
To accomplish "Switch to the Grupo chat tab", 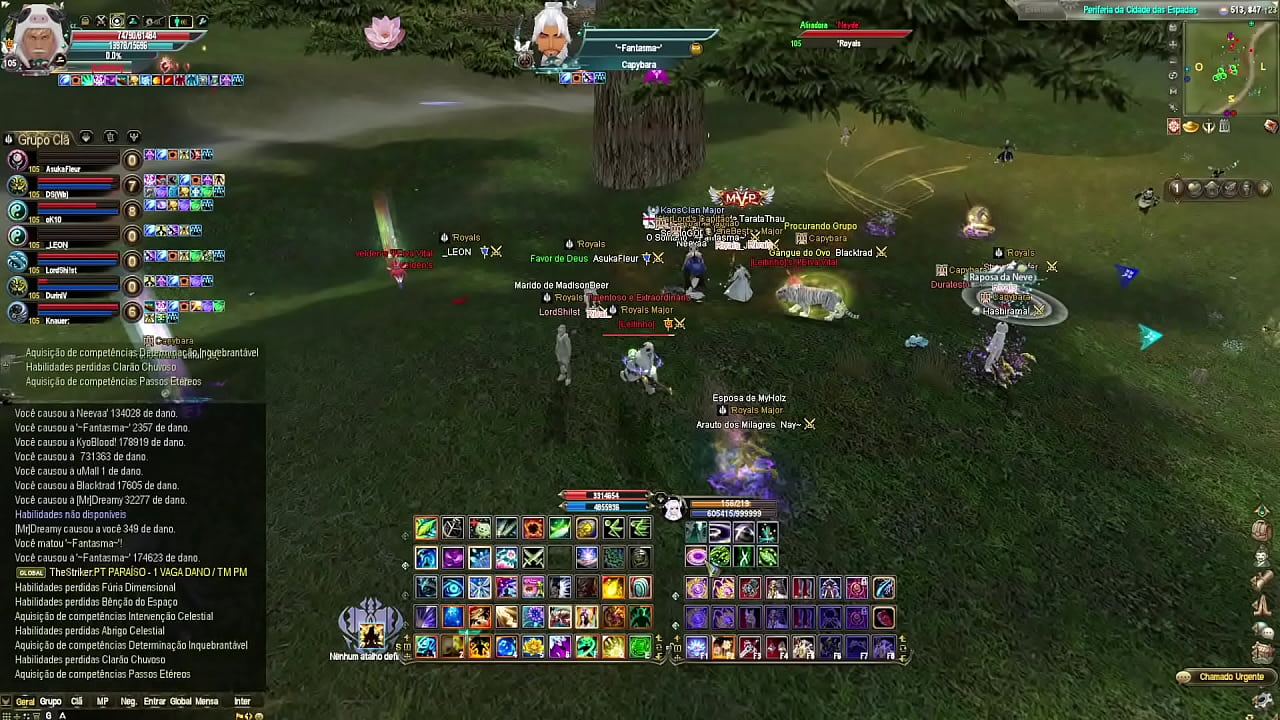I will click(x=50, y=702).
